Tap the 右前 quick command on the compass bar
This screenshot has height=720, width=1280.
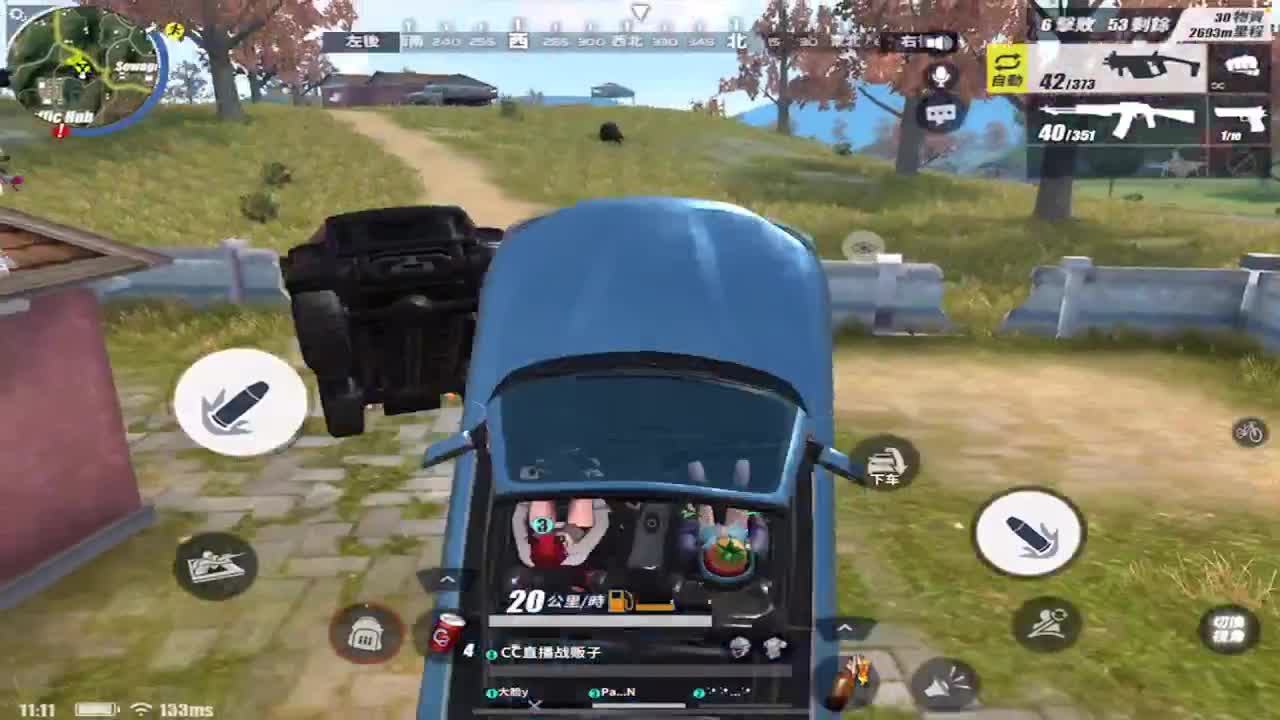pos(910,41)
